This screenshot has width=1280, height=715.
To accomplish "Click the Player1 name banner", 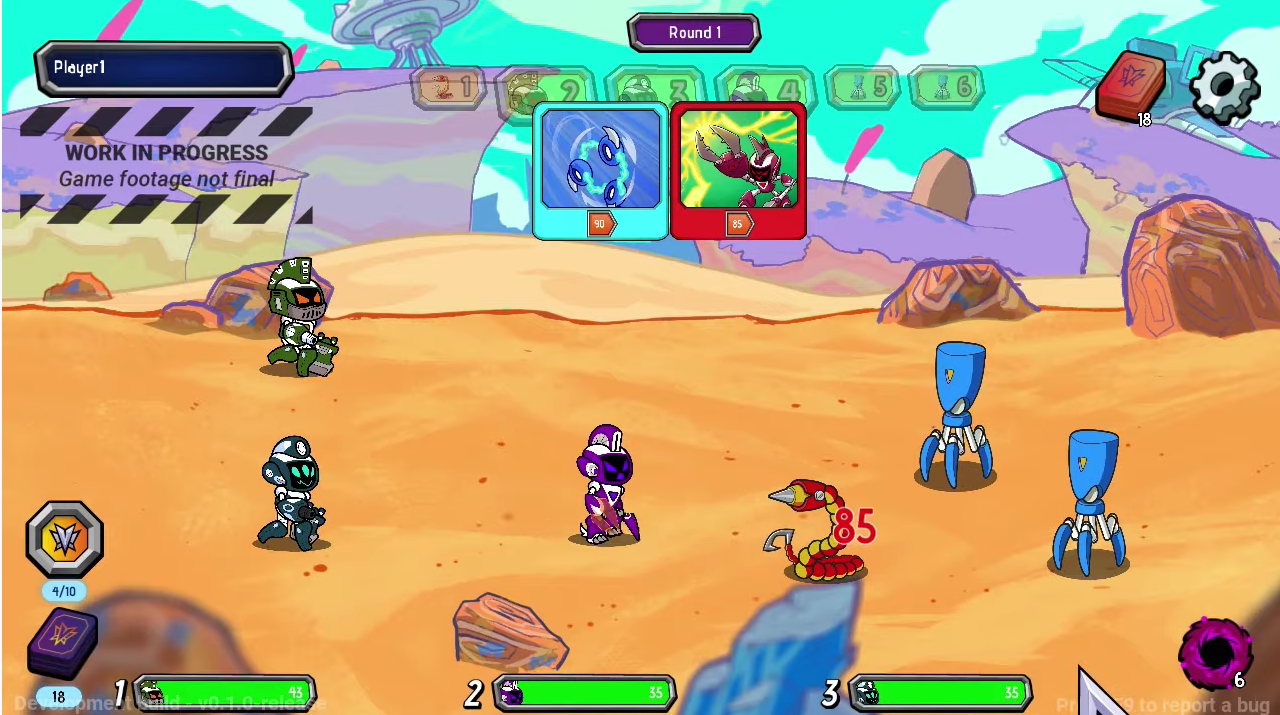I will pyautogui.click(x=163, y=68).
